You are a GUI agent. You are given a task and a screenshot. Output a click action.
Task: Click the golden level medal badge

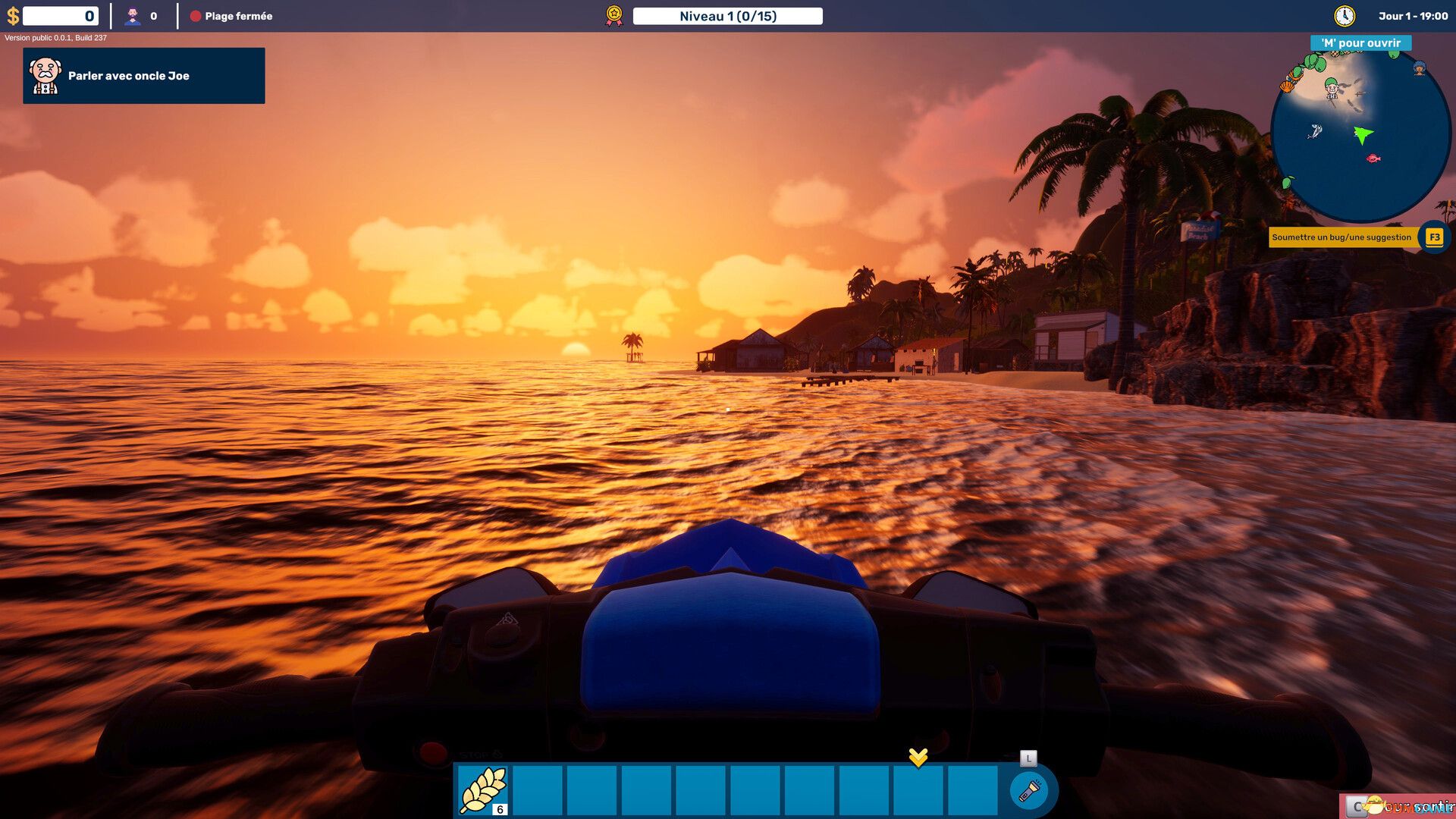click(x=612, y=14)
